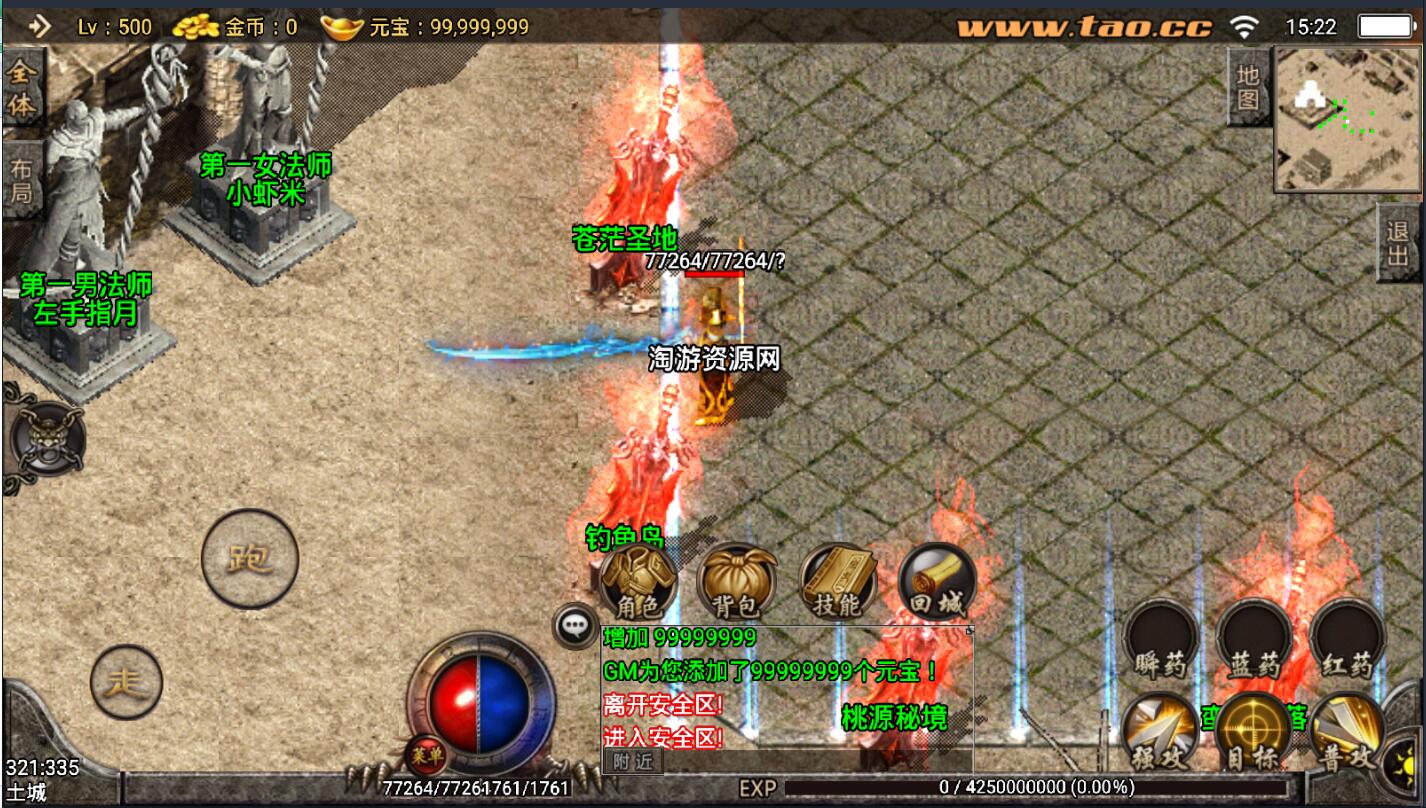Tap the 跑 run button
Screen dimensions: 1426x808
point(250,558)
